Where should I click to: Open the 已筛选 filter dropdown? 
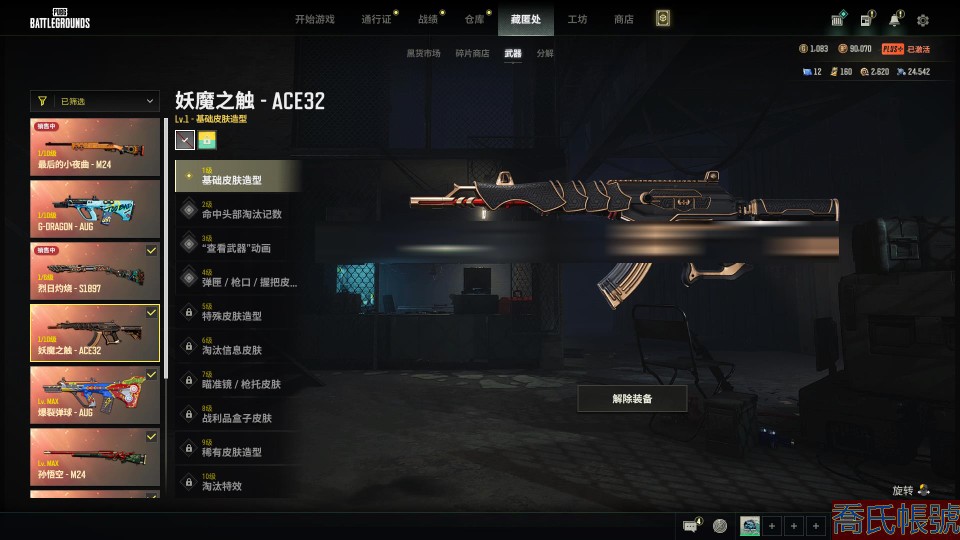click(x=95, y=101)
